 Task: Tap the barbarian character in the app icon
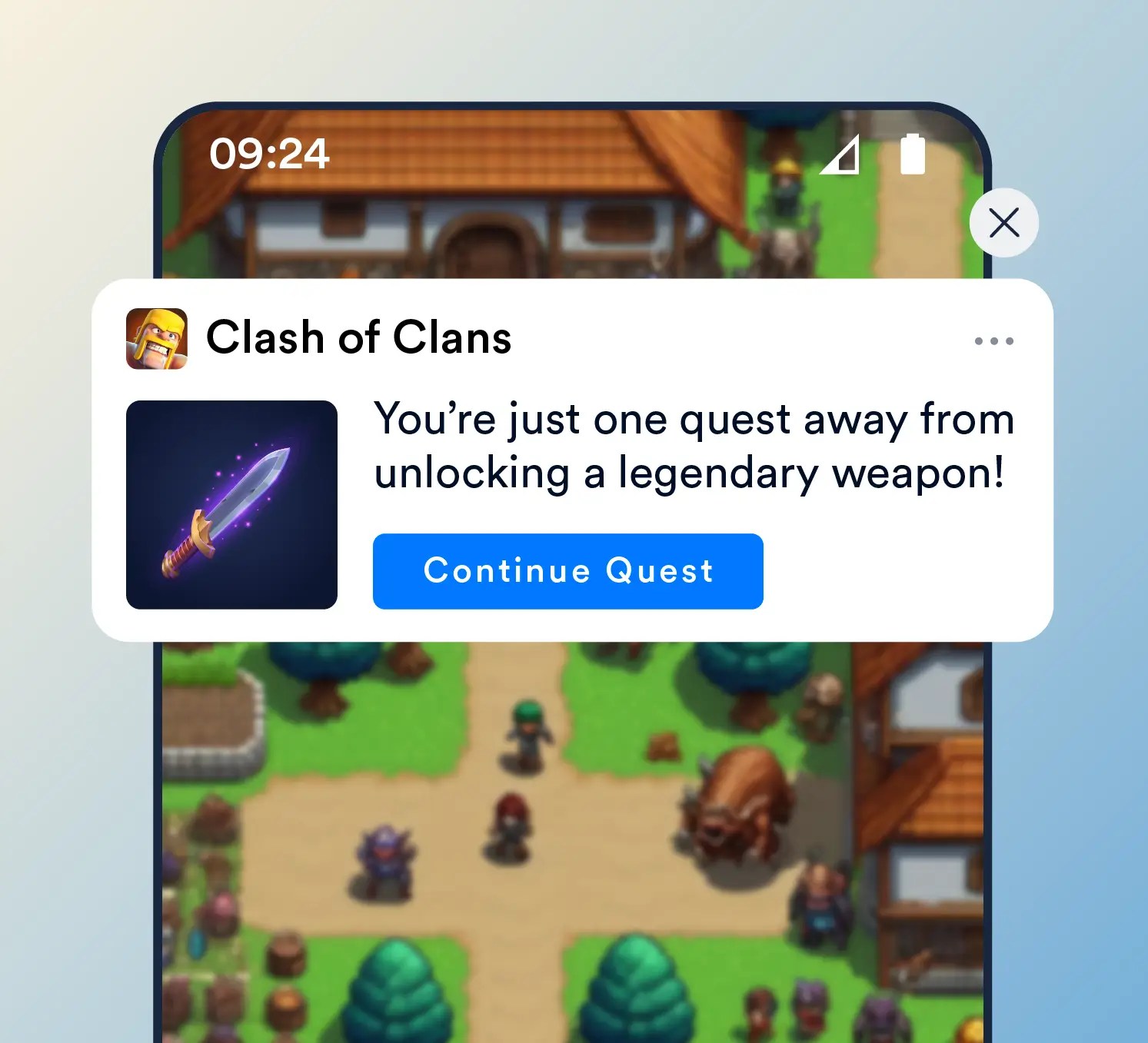[159, 337]
